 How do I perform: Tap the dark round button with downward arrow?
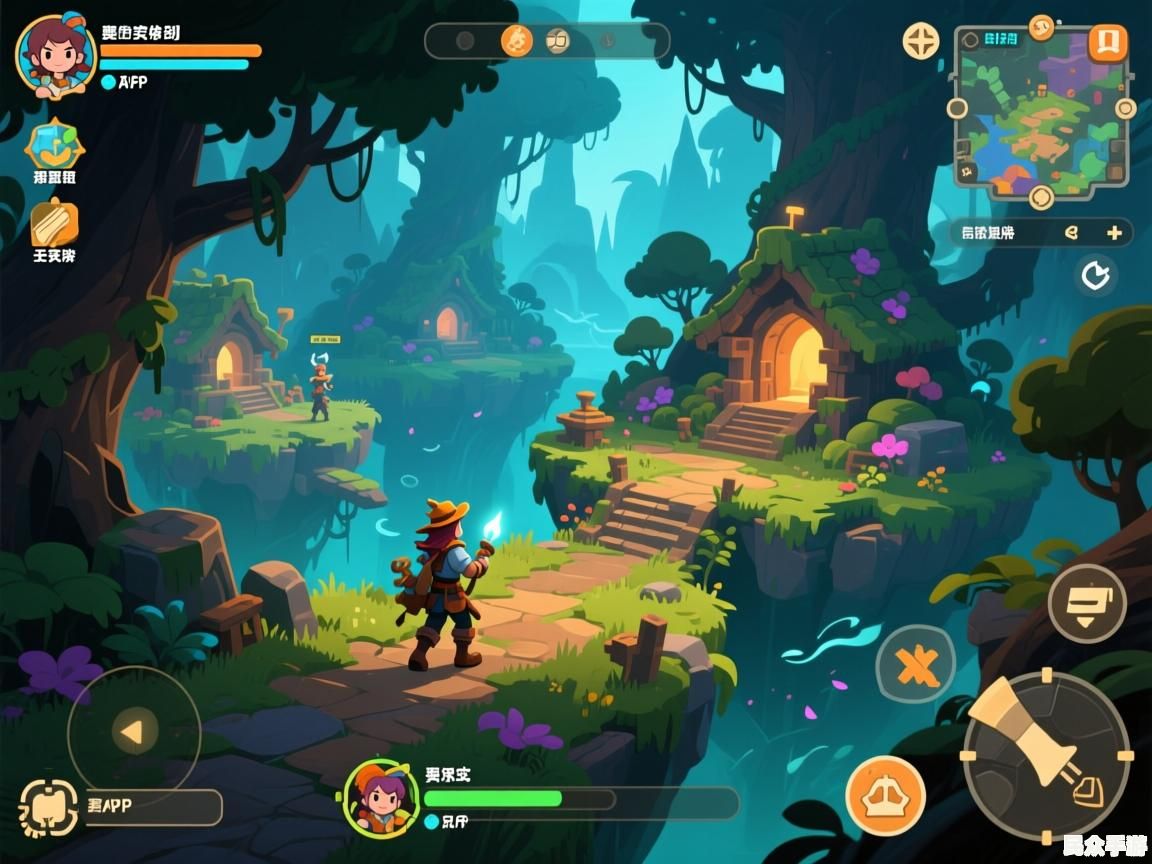1087,603
